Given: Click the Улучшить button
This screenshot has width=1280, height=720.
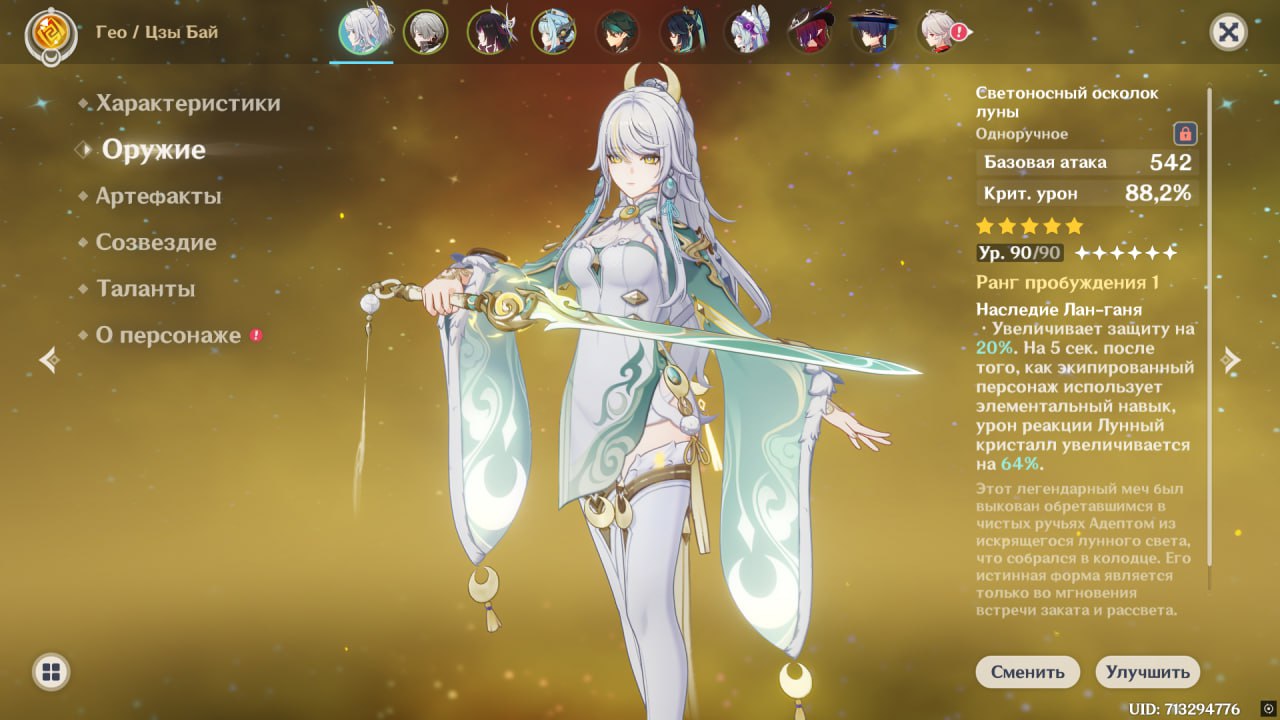Looking at the screenshot, I should [1147, 672].
